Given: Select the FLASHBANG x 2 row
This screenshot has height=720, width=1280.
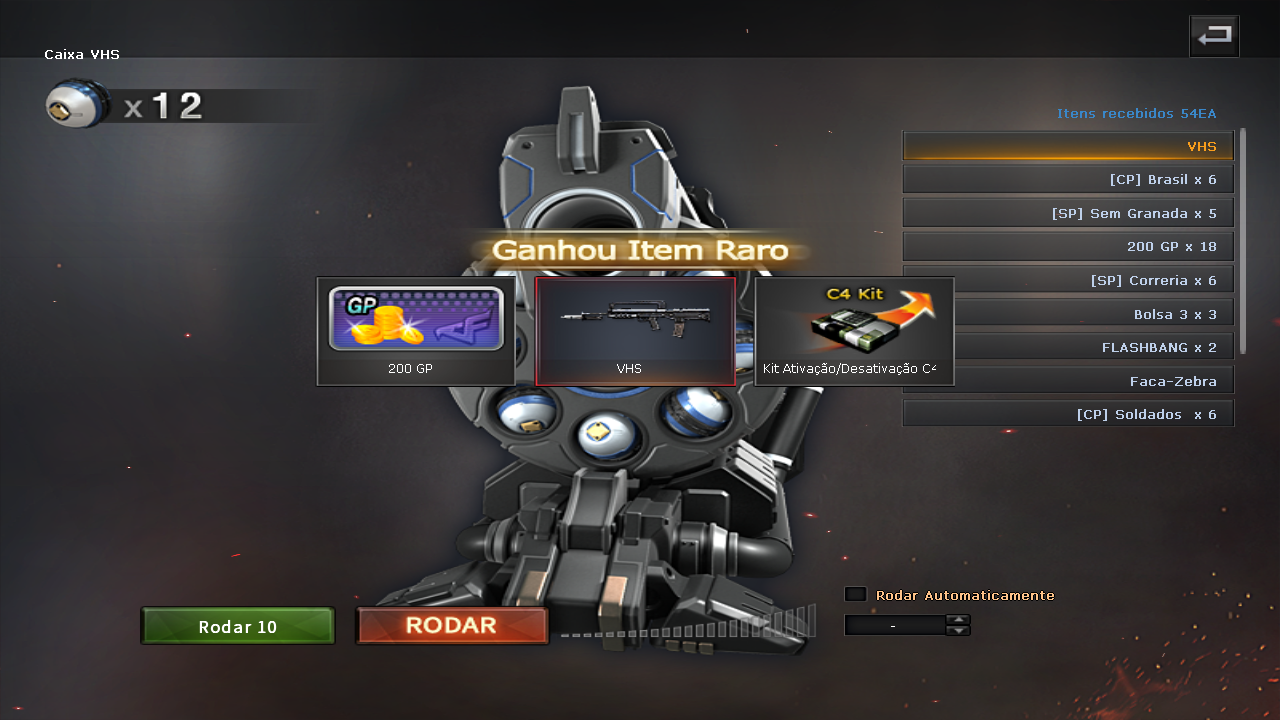Looking at the screenshot, I should pos(1090,347).
